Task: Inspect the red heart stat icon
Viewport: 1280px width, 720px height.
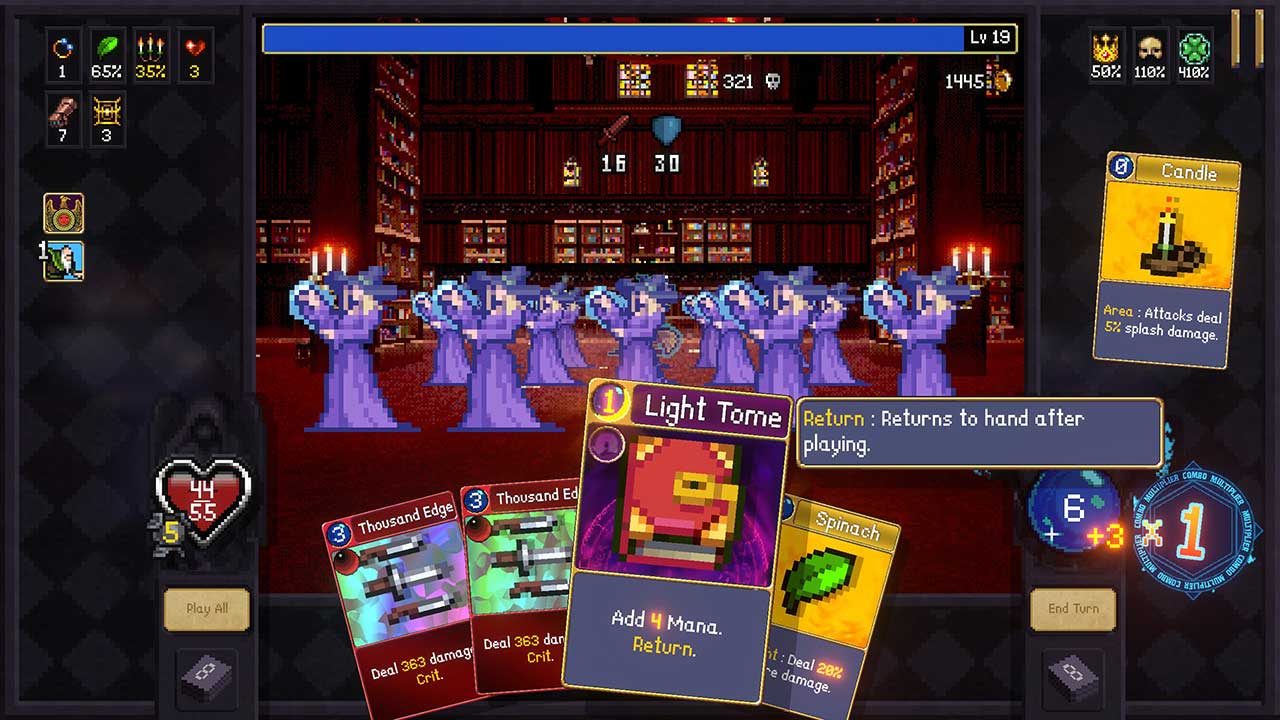Action: [x=195, y=47]
